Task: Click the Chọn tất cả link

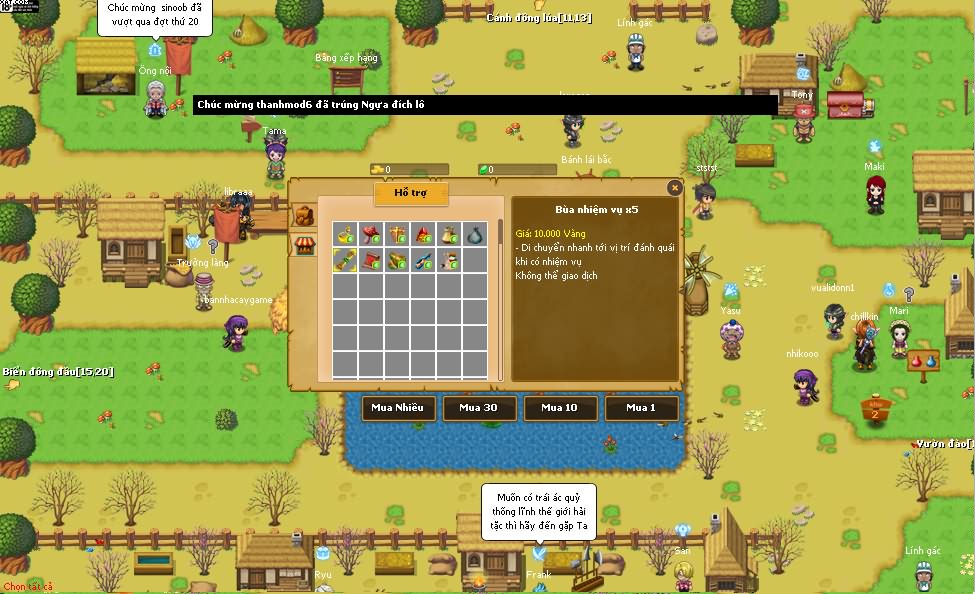Action: (x=28, y=587)
